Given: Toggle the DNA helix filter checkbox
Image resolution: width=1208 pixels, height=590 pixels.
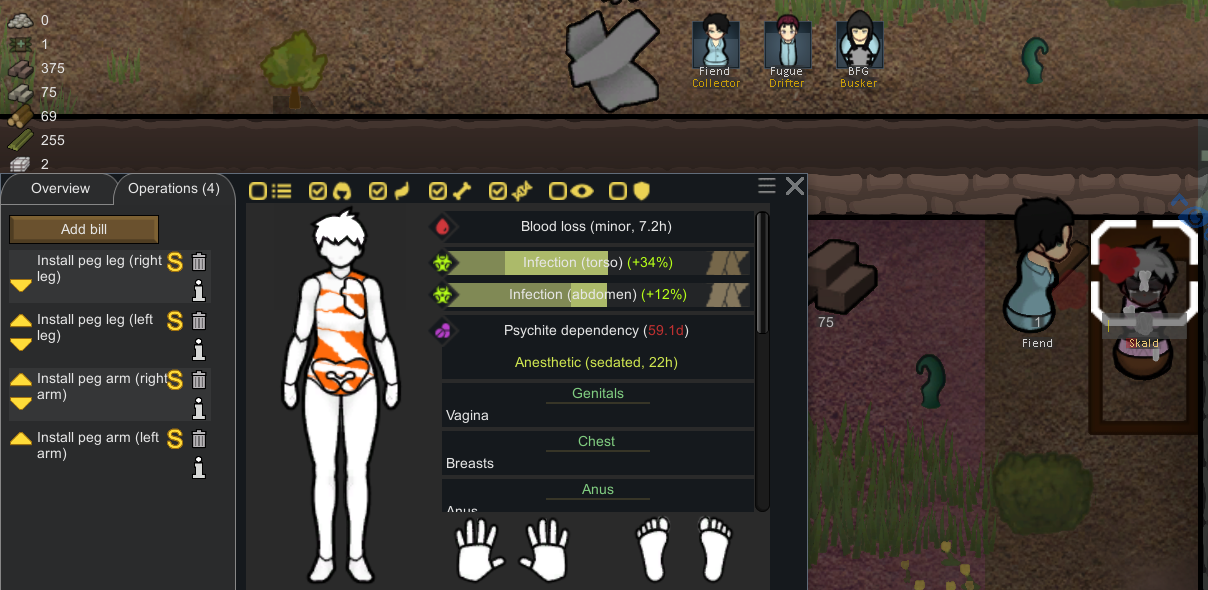Looking at the screenshot, I should (498, 191).
